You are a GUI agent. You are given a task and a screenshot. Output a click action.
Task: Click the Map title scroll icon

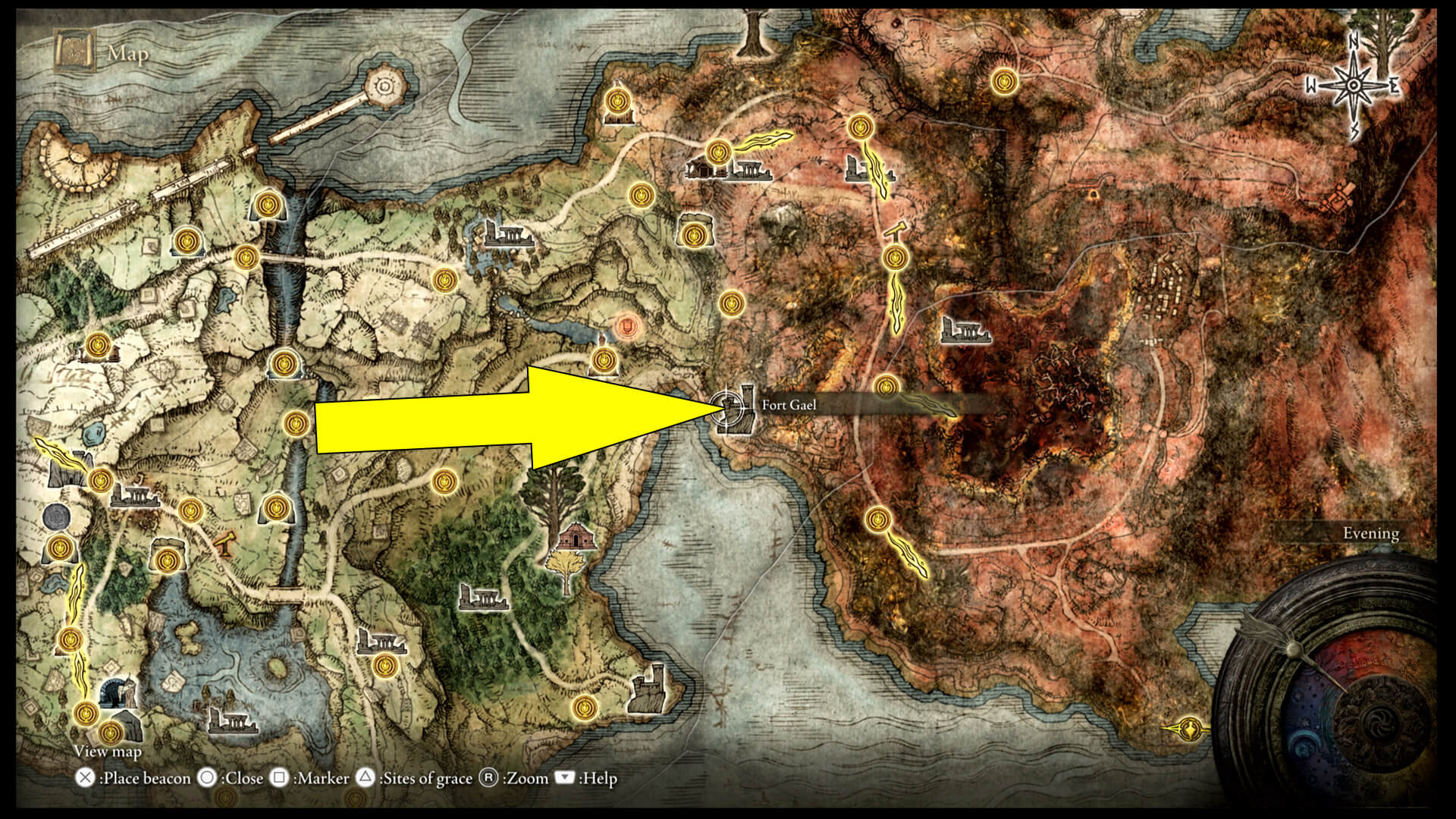[74, 52]
